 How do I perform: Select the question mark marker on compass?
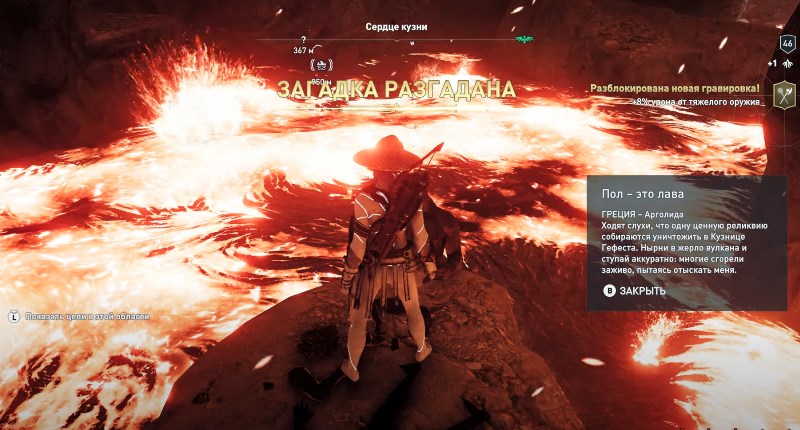click(x=302, y=41)
